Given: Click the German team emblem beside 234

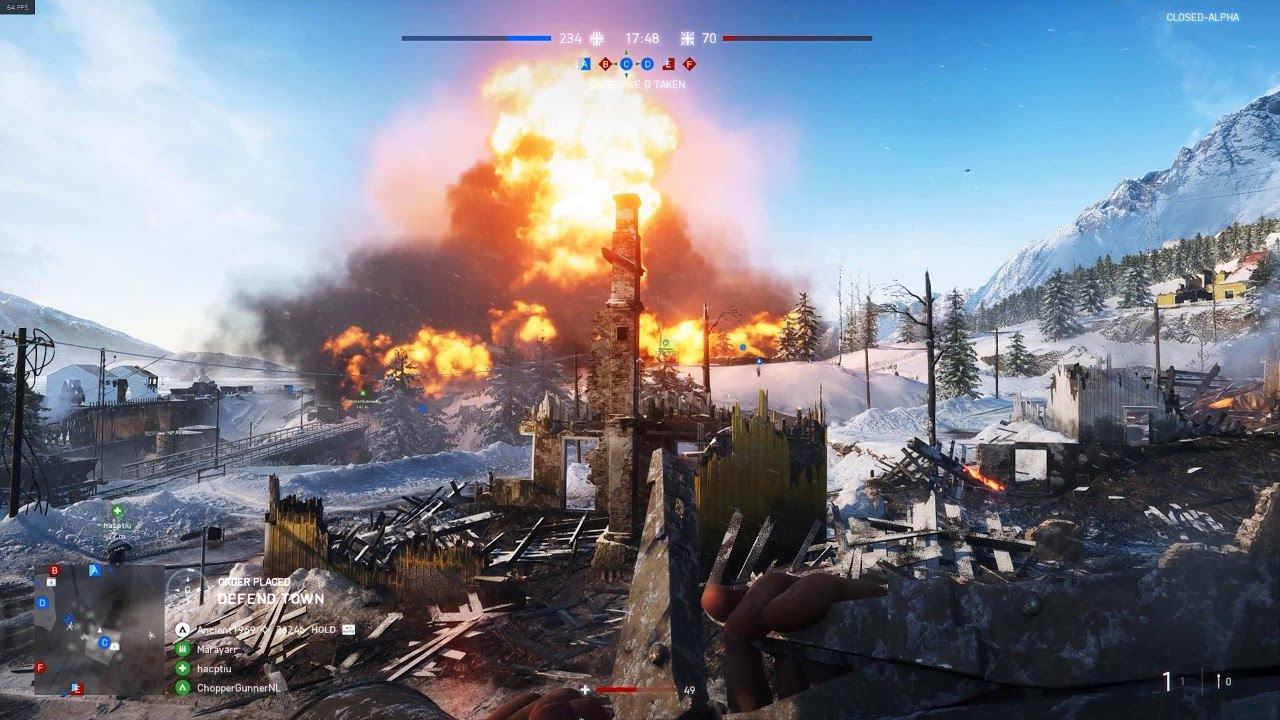Looking at the screenshot, I should (x=597, y=39).
